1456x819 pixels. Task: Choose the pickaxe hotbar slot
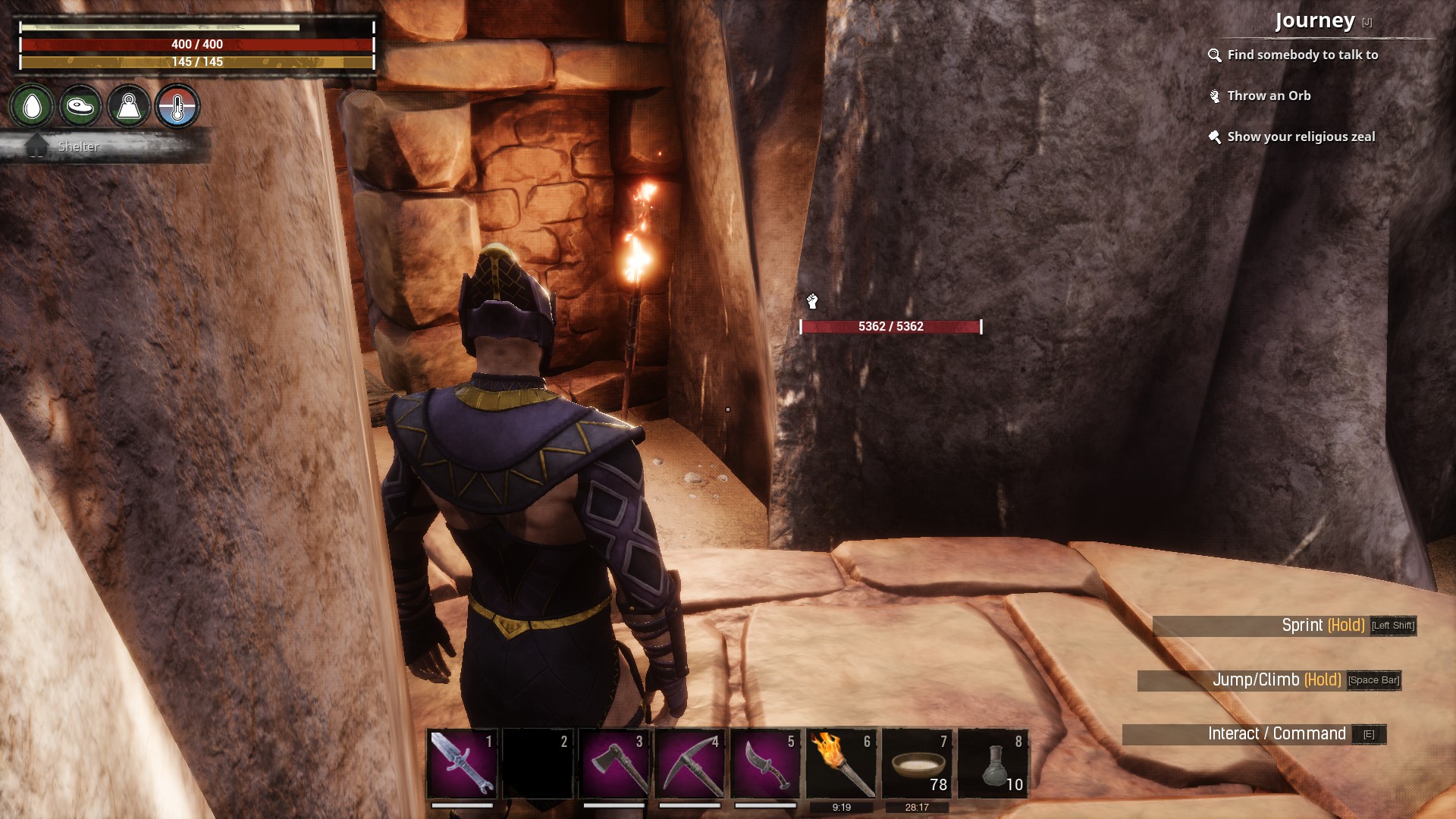click(x=690, y=764)
